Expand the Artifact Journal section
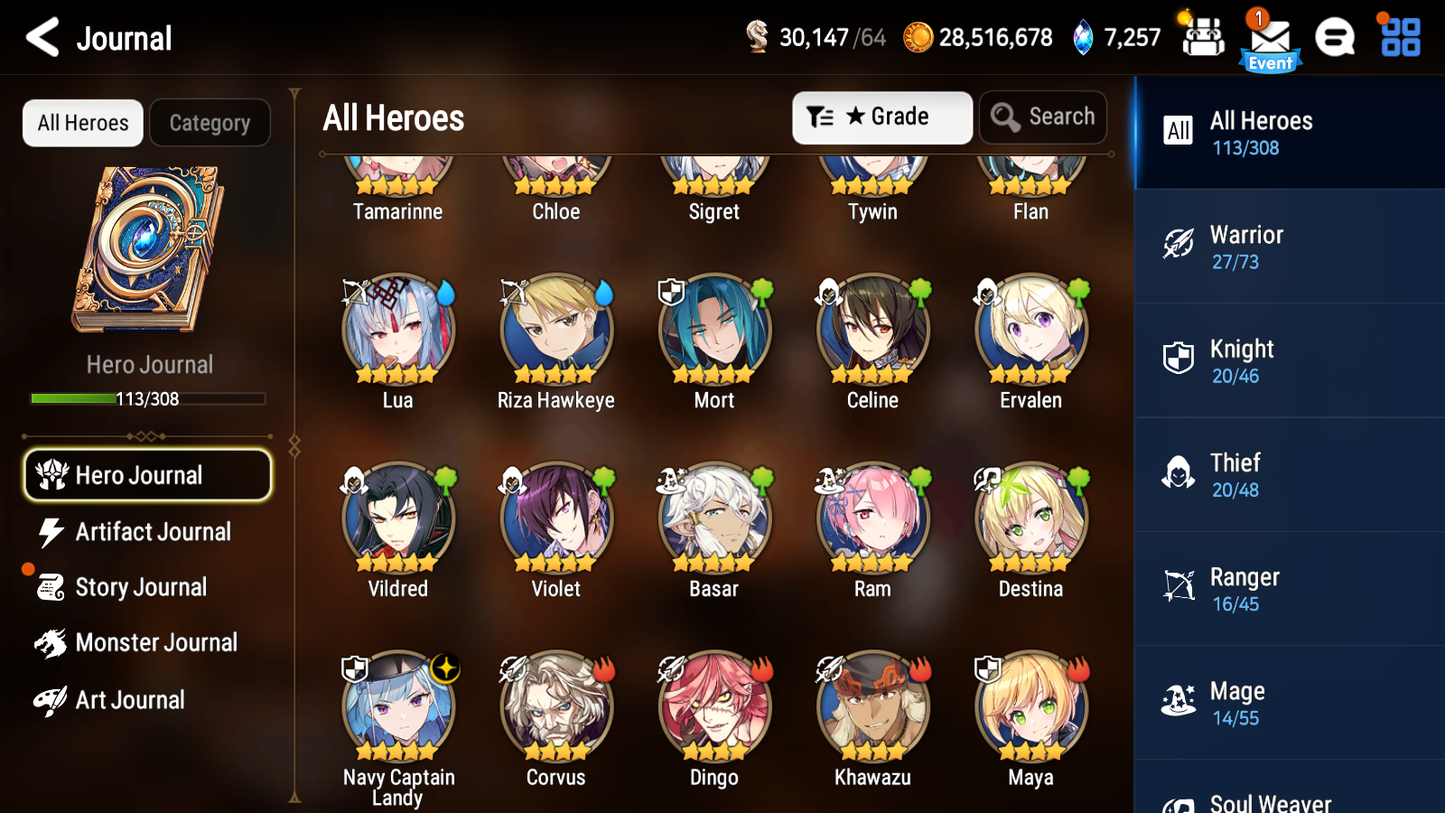Screen dimensions: 1445x813 click(151, 532)
